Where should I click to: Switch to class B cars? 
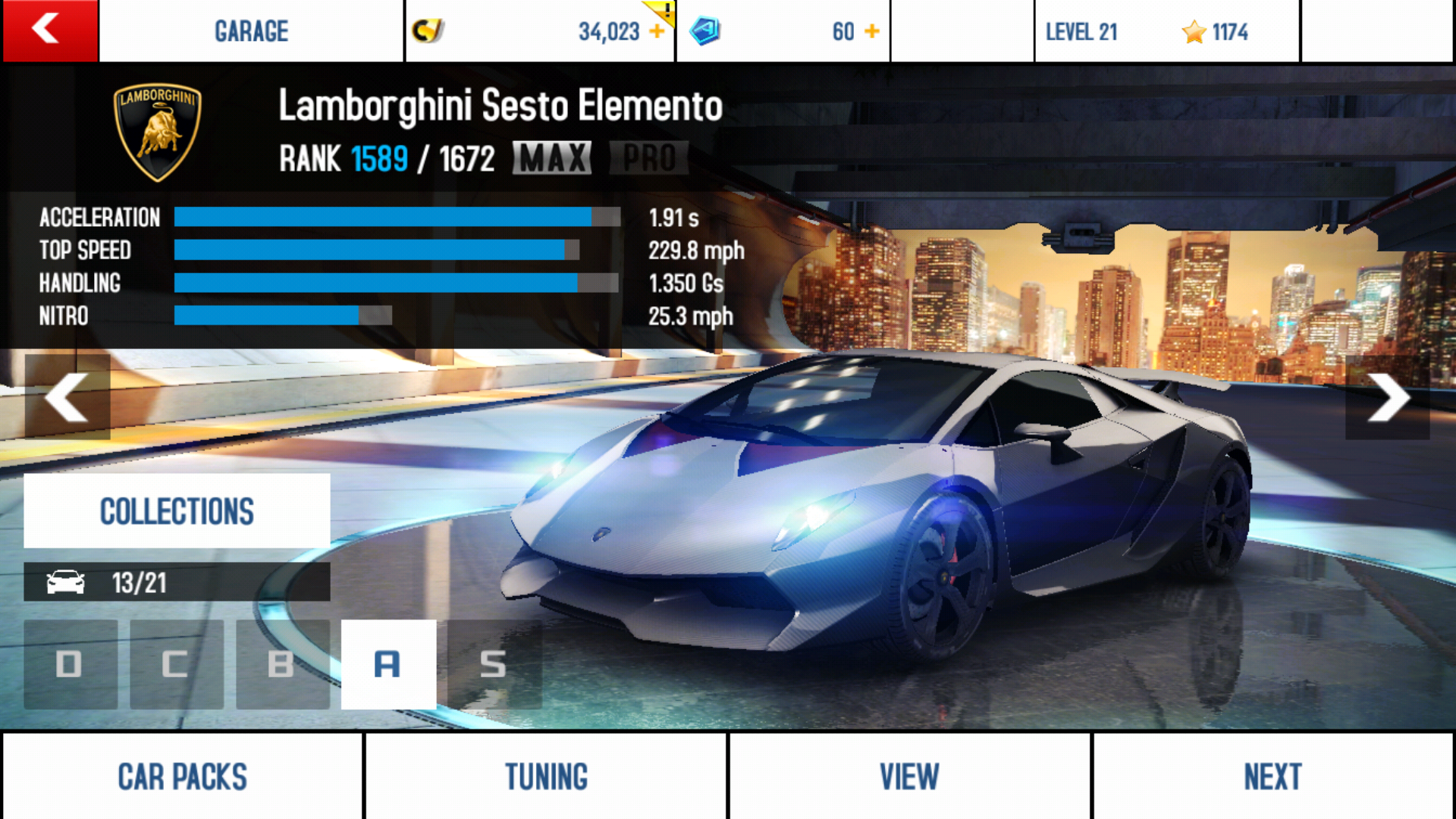click(x=282, y=664)
